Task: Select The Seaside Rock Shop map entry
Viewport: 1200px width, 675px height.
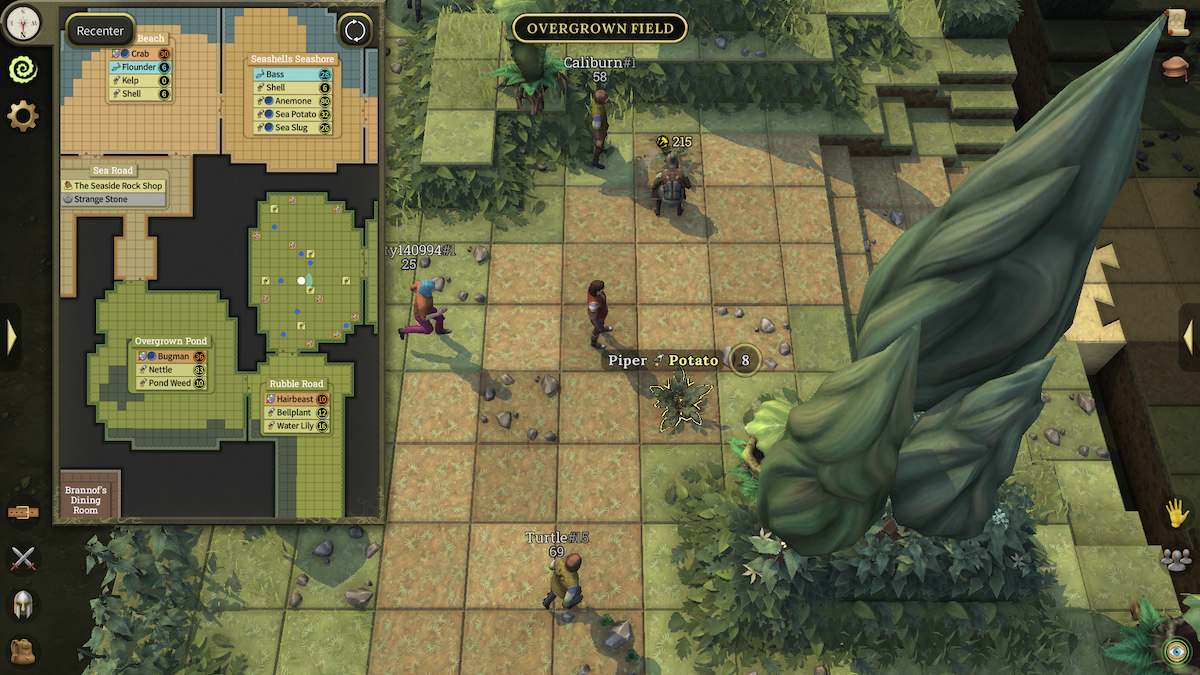Action: point(117,186)
